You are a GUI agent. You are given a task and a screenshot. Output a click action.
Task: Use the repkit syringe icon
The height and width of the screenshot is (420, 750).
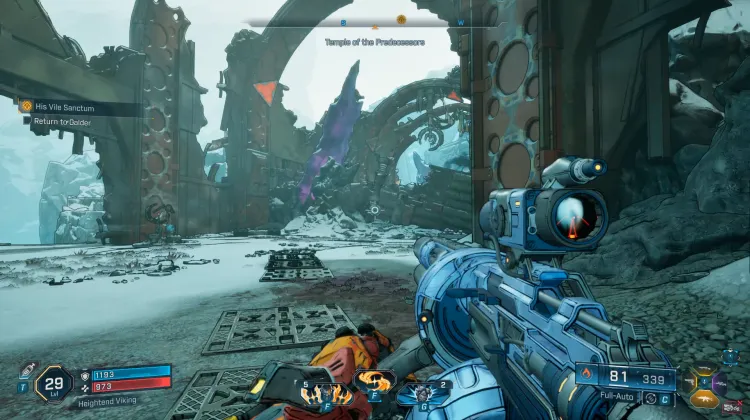pyautogui.click(x=27, y=370)
